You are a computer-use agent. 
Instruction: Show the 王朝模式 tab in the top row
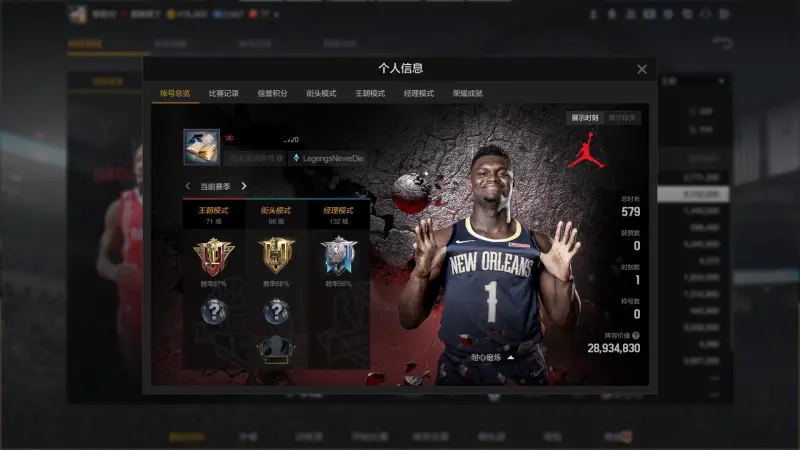(x=370, y=93)
